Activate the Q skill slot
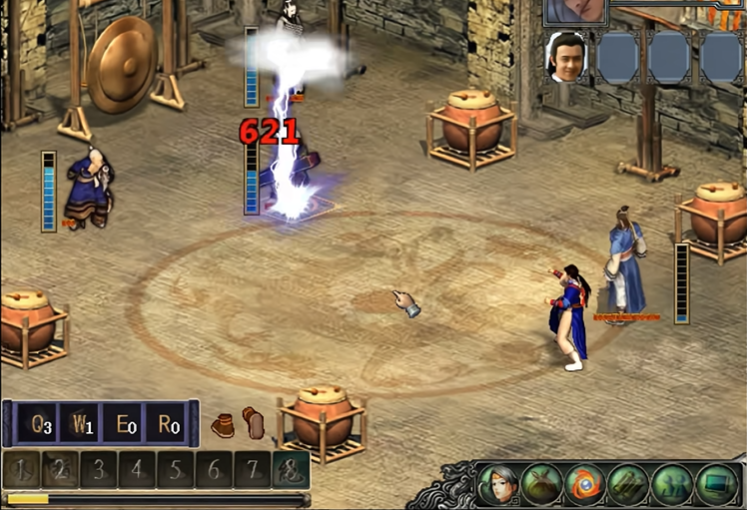The width and height of the screenshot is (747, 510). (39, 424)
